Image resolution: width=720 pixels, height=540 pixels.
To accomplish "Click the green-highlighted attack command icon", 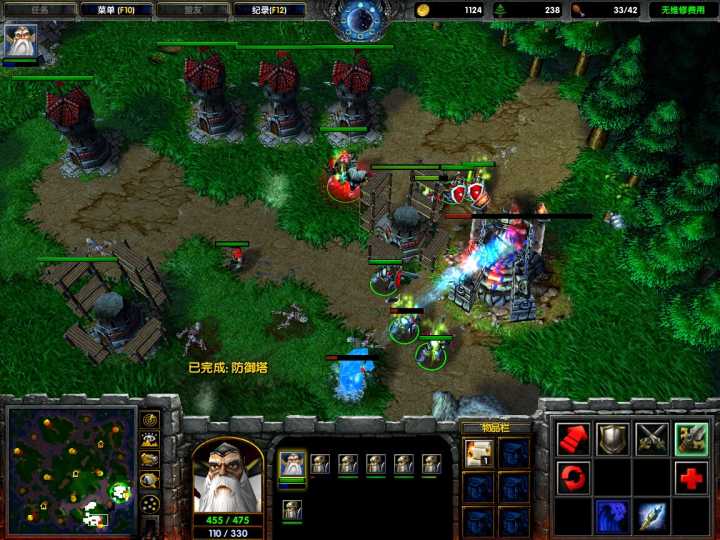I will pos(690,439).
